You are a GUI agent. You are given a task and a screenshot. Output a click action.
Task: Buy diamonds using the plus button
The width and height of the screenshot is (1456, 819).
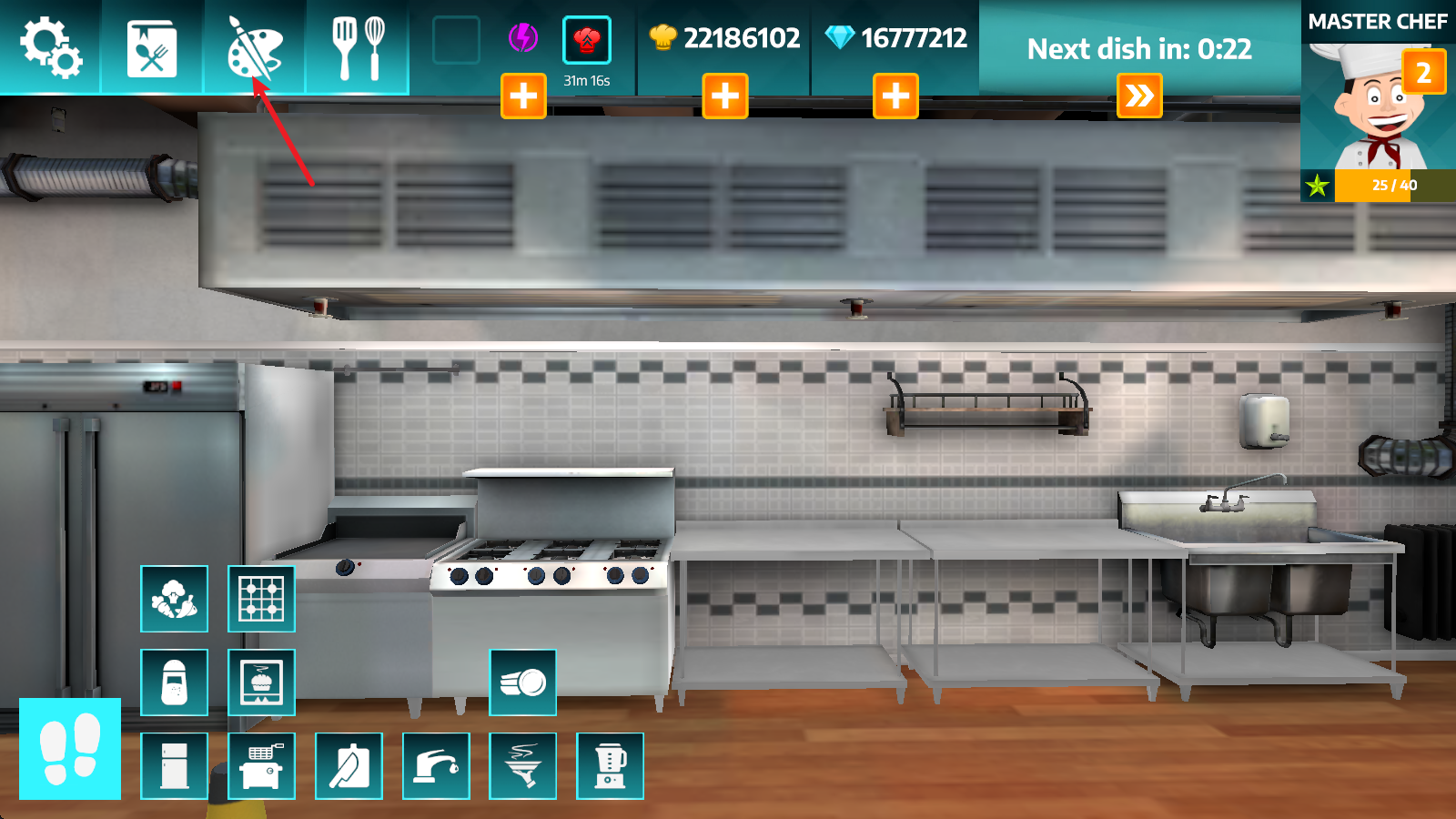coord(895,96)
